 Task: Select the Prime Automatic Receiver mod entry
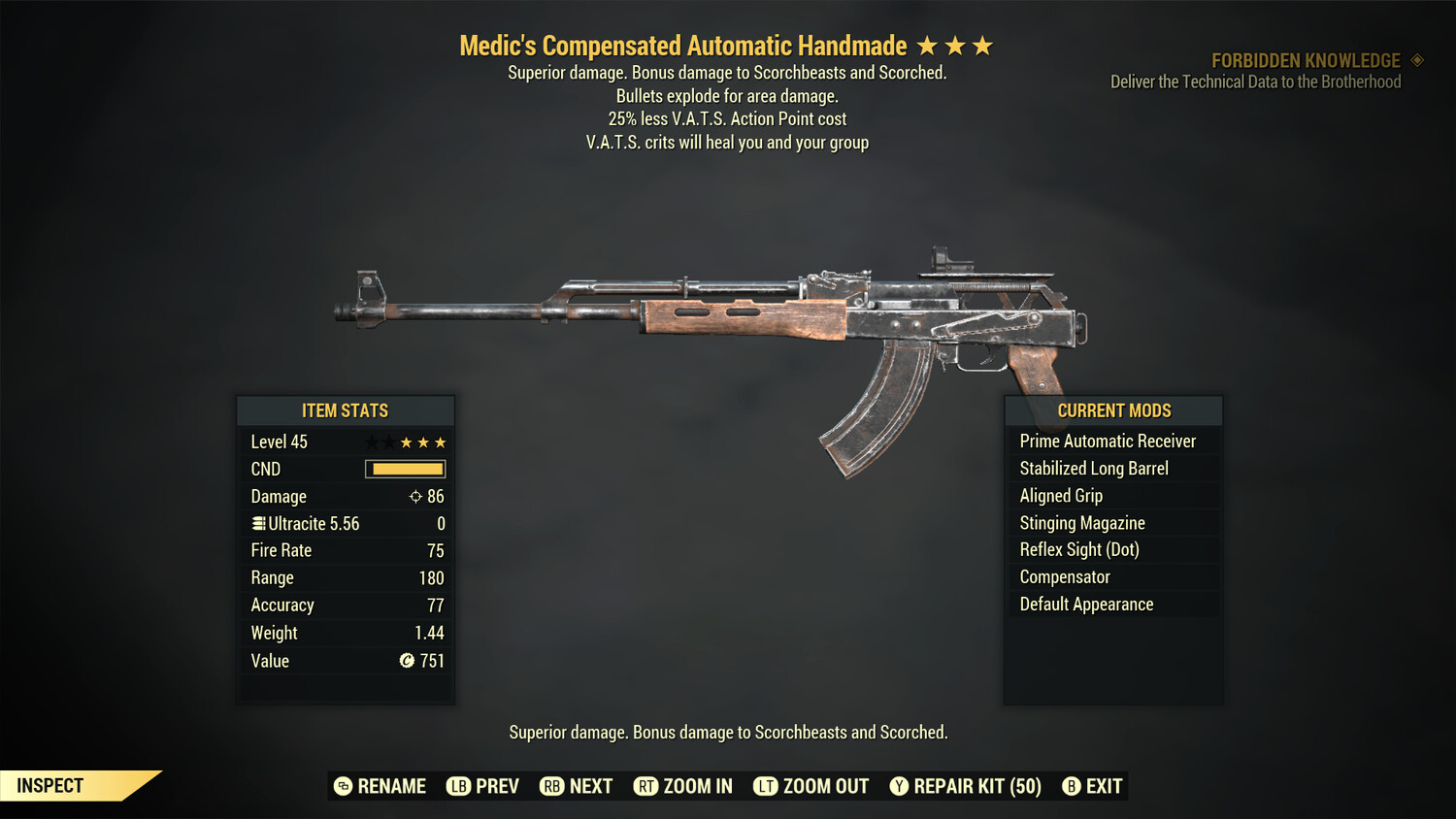[1107, 441]
